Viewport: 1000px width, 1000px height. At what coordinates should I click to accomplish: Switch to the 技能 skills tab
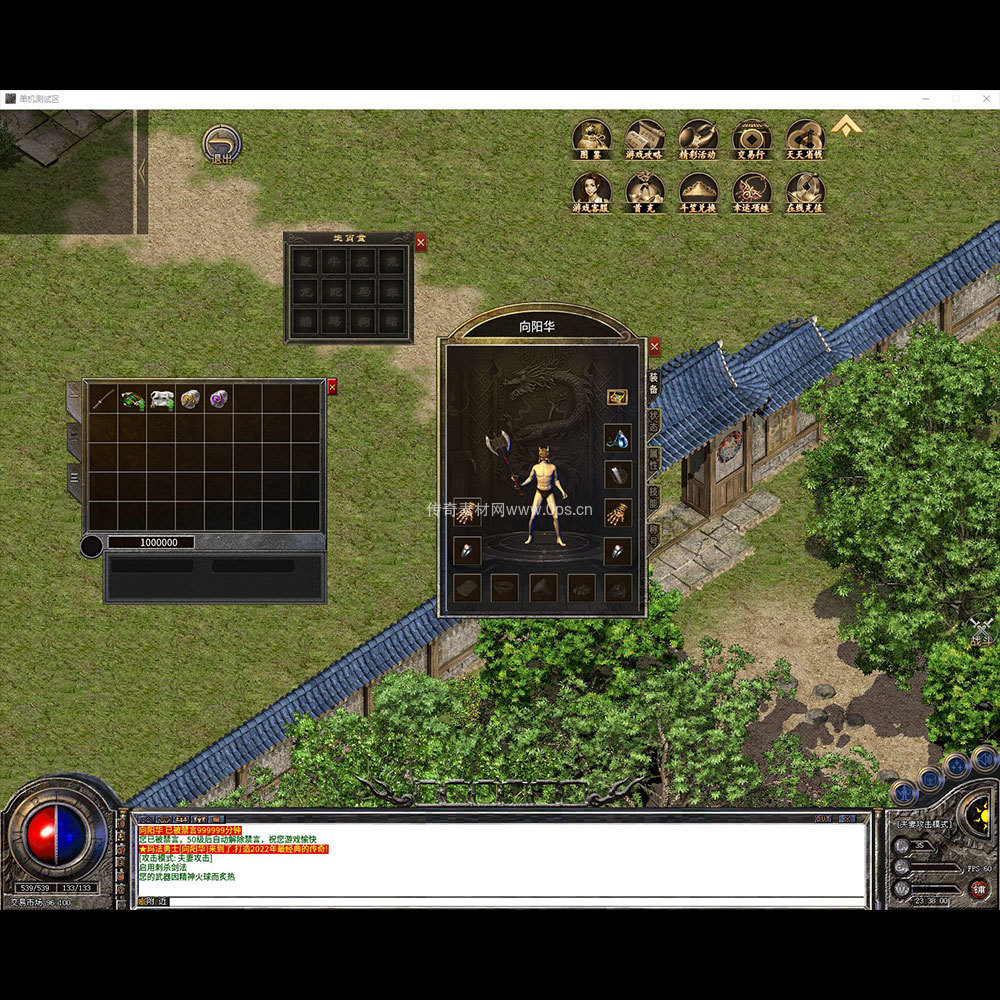654,496
